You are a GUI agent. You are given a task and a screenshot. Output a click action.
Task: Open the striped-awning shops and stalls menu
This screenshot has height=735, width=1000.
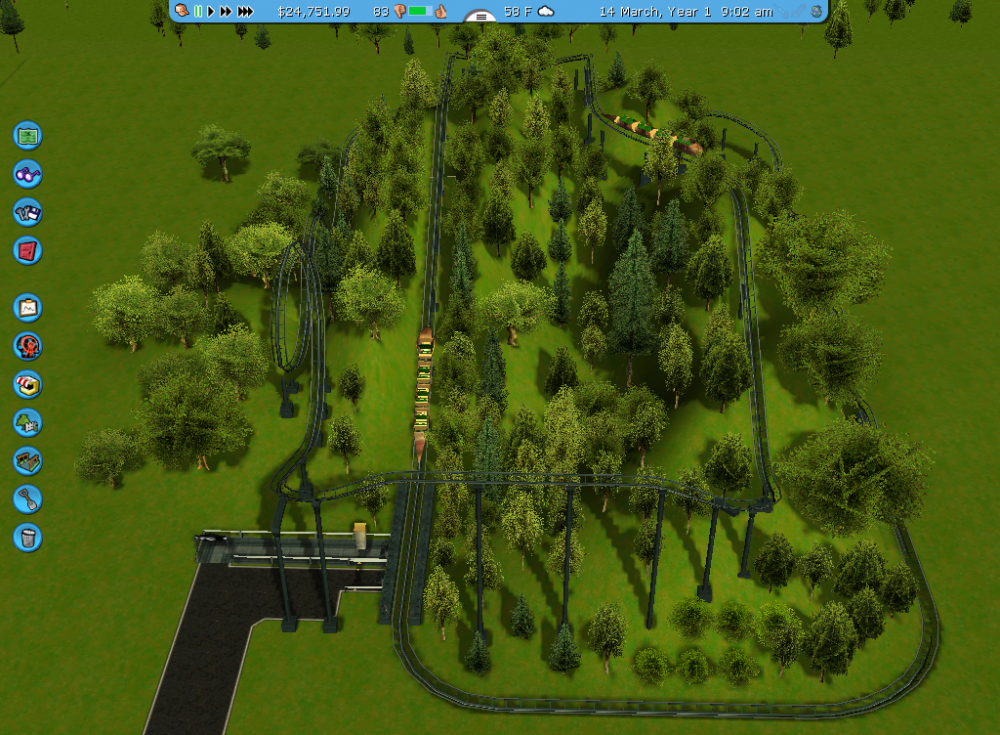[x=27, y=384]
